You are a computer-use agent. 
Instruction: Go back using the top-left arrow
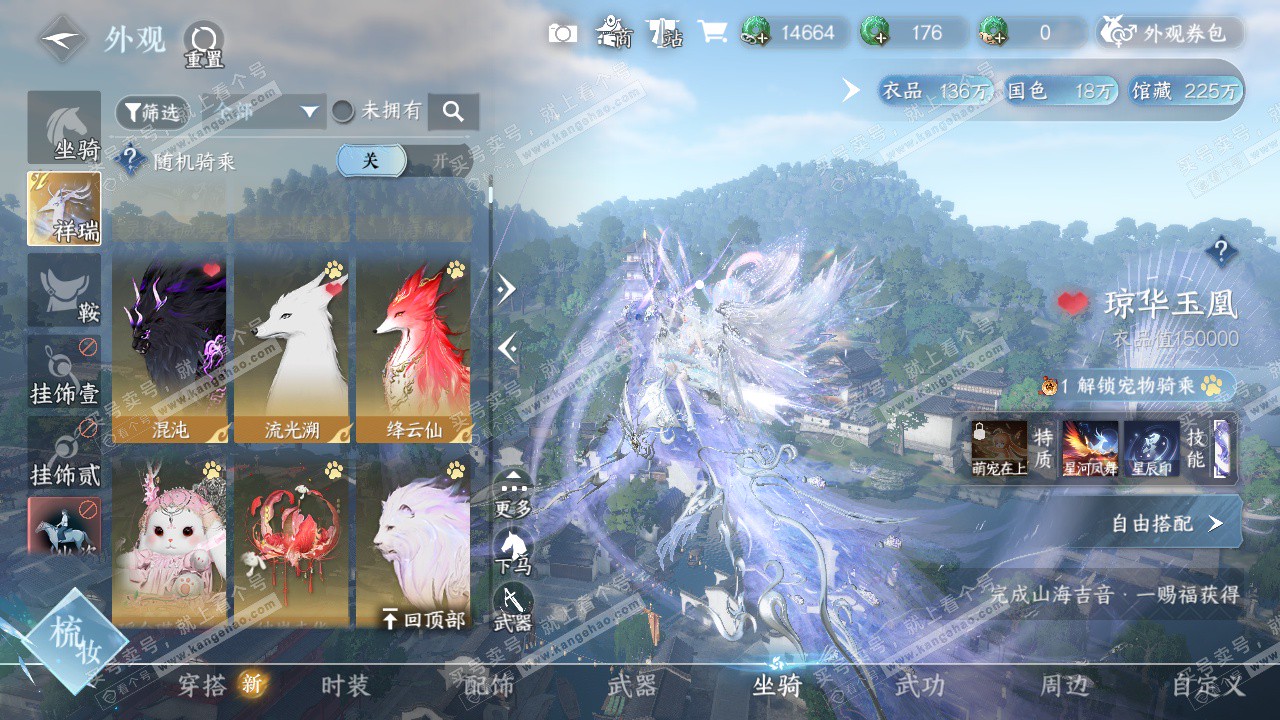click(64, 39)
